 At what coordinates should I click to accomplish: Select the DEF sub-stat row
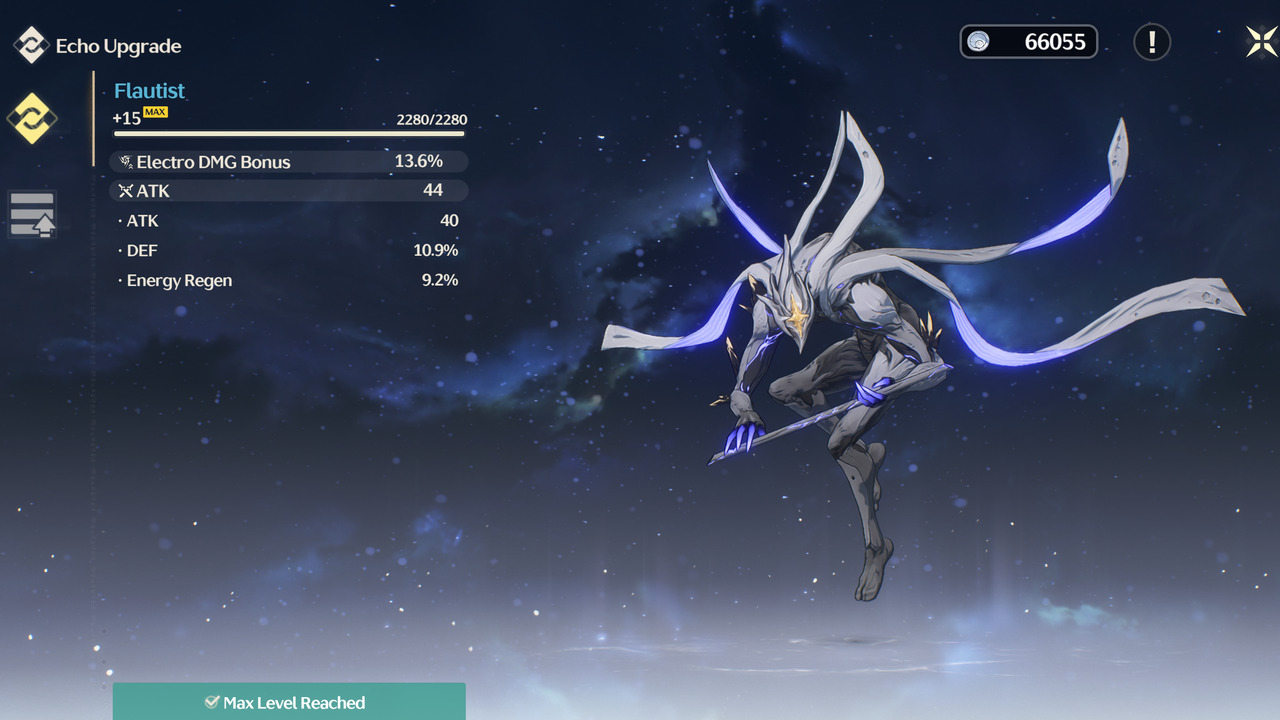(x=288, y=250)
